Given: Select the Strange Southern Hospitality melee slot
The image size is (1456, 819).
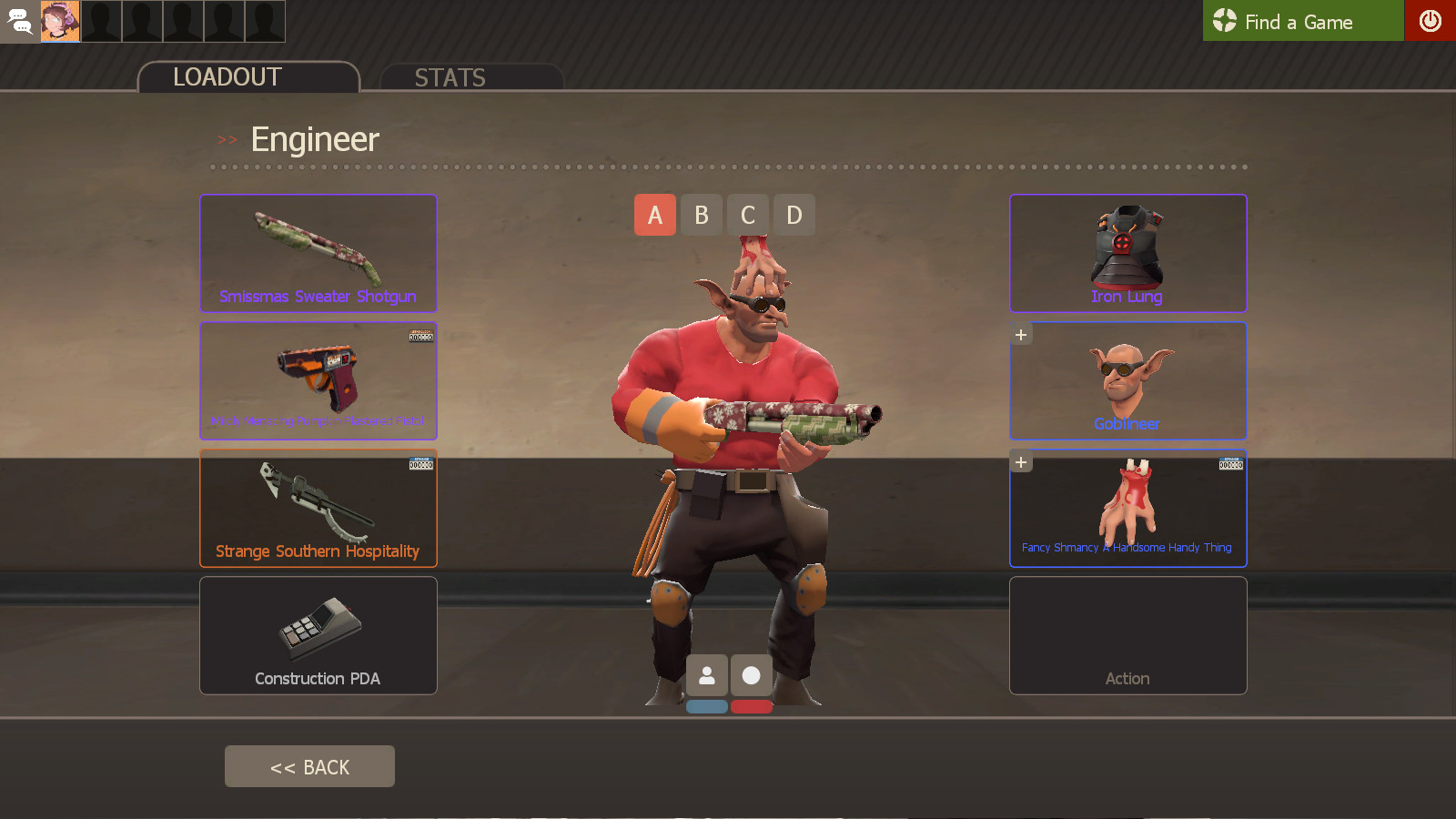Looking at the screenshot, I should tap(318, 508).
